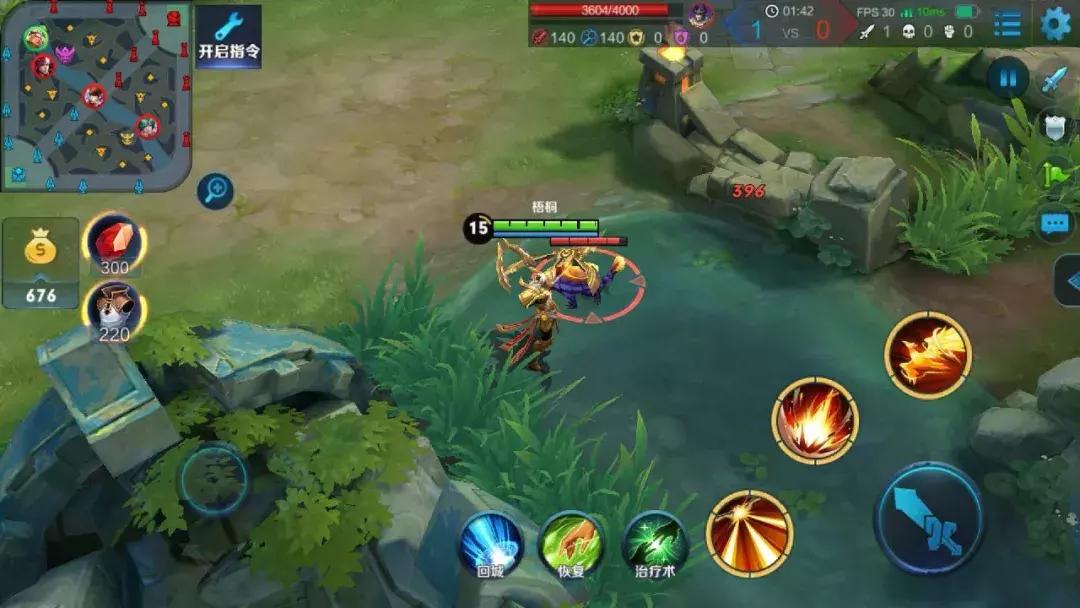This screenshot has height=608, width=1080.
Task: Cast the orange light-burst skill beside 治疗术
Action: [749, 533]
